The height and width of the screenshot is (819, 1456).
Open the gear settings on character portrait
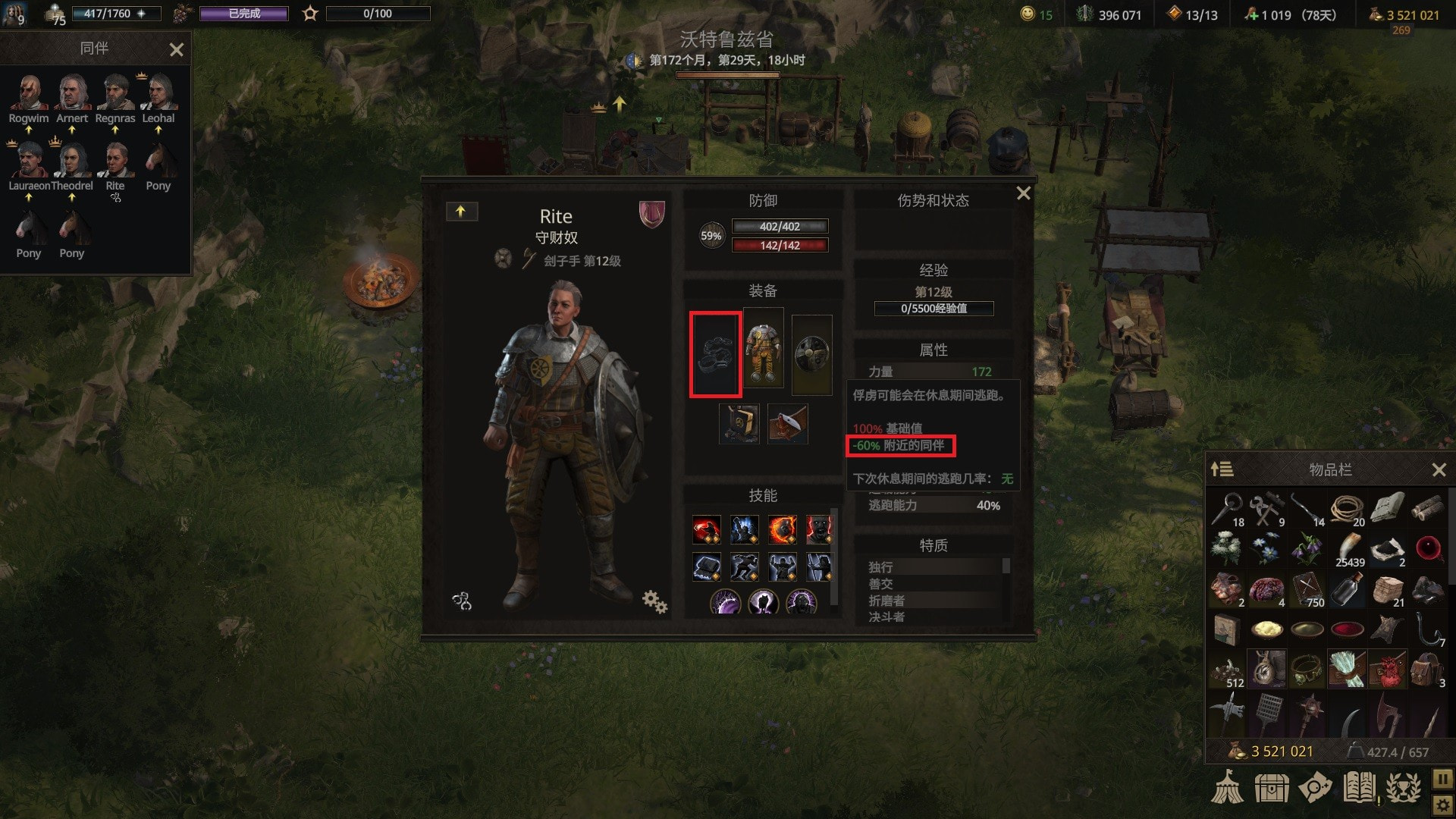point(654,602)
